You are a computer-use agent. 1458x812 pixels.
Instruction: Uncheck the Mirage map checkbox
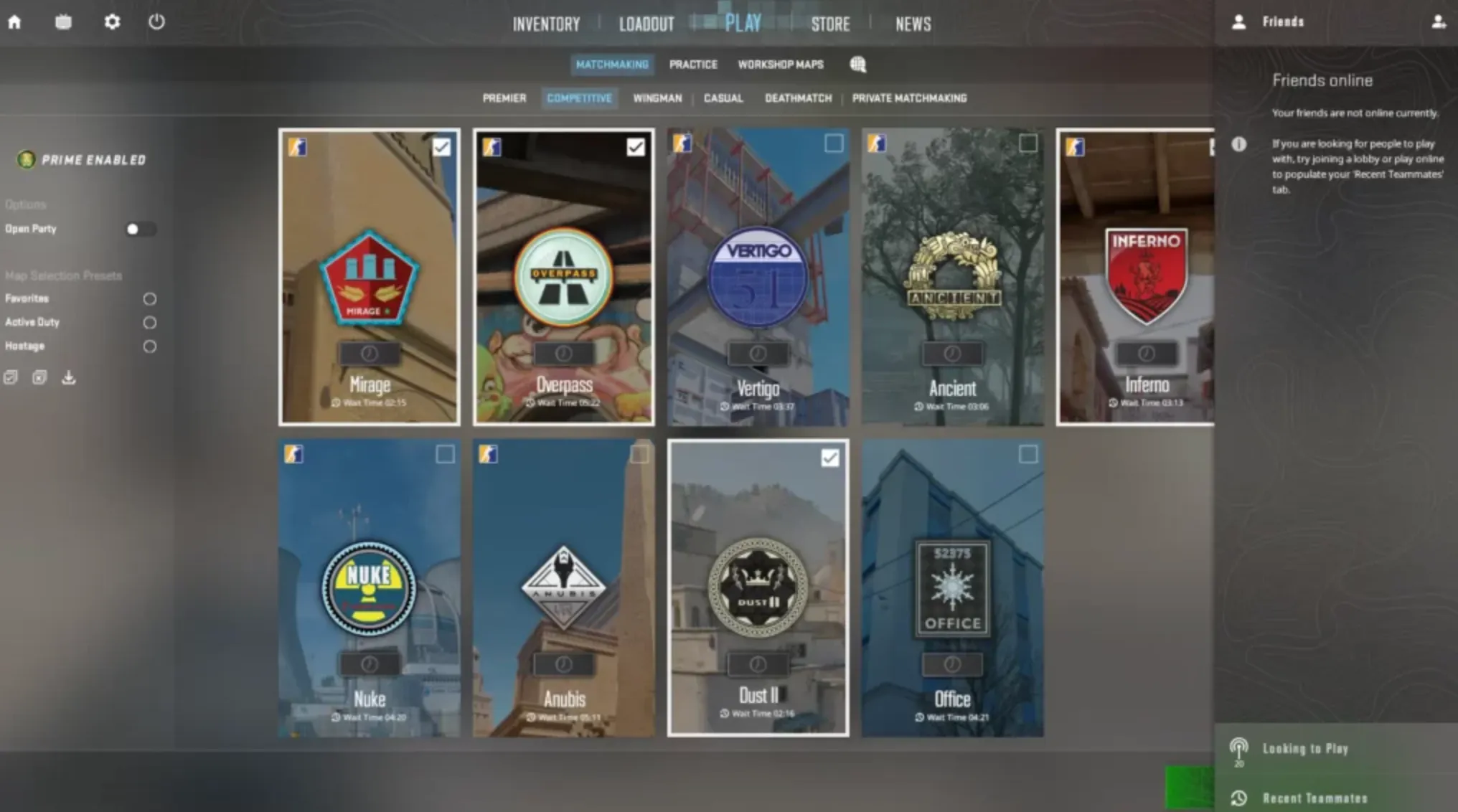coord(441,146)
